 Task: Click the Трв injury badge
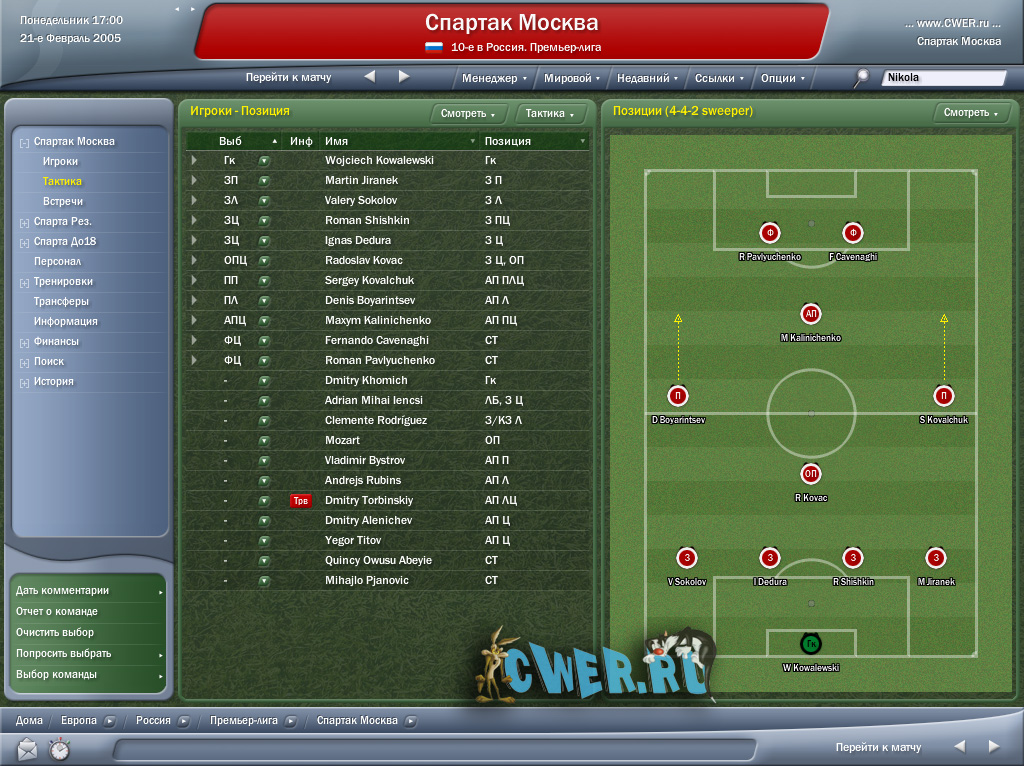(300, 500)
